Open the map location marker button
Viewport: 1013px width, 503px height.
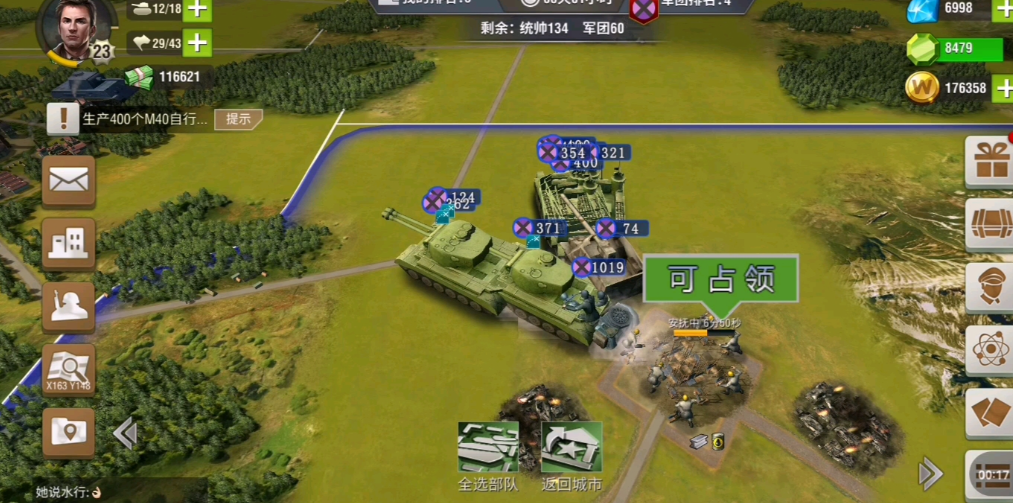coord(69,432)
